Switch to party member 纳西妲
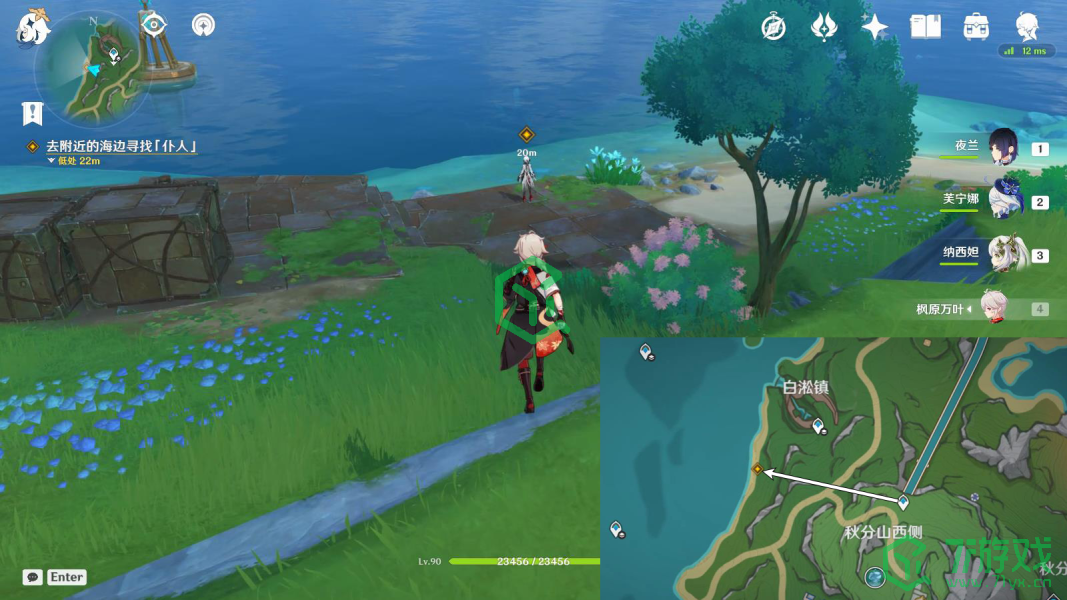This screenshot has width=1067, height=600. point(1003,253)
